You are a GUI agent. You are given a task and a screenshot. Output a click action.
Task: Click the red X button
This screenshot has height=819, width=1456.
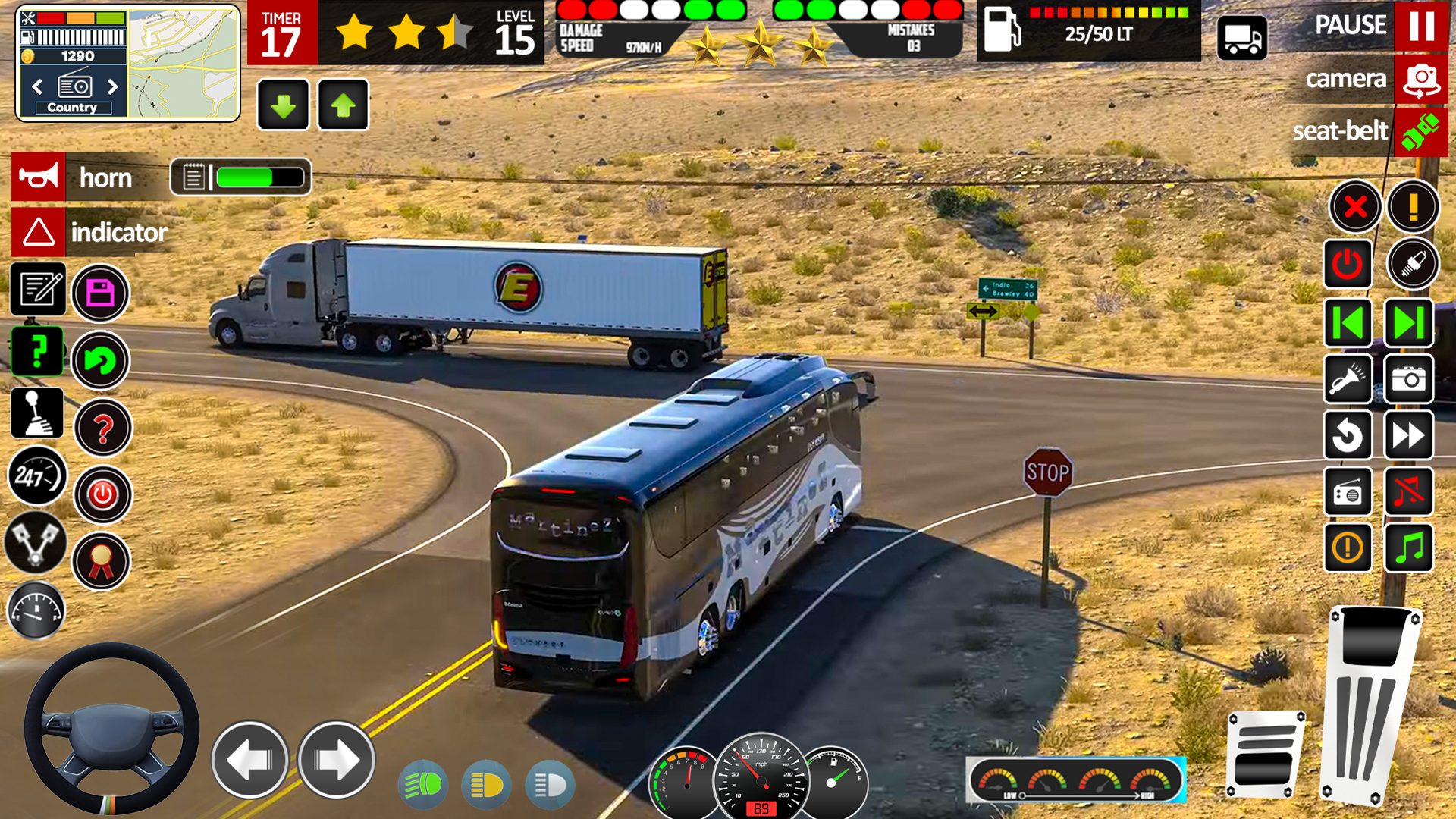coord(1354,206)
